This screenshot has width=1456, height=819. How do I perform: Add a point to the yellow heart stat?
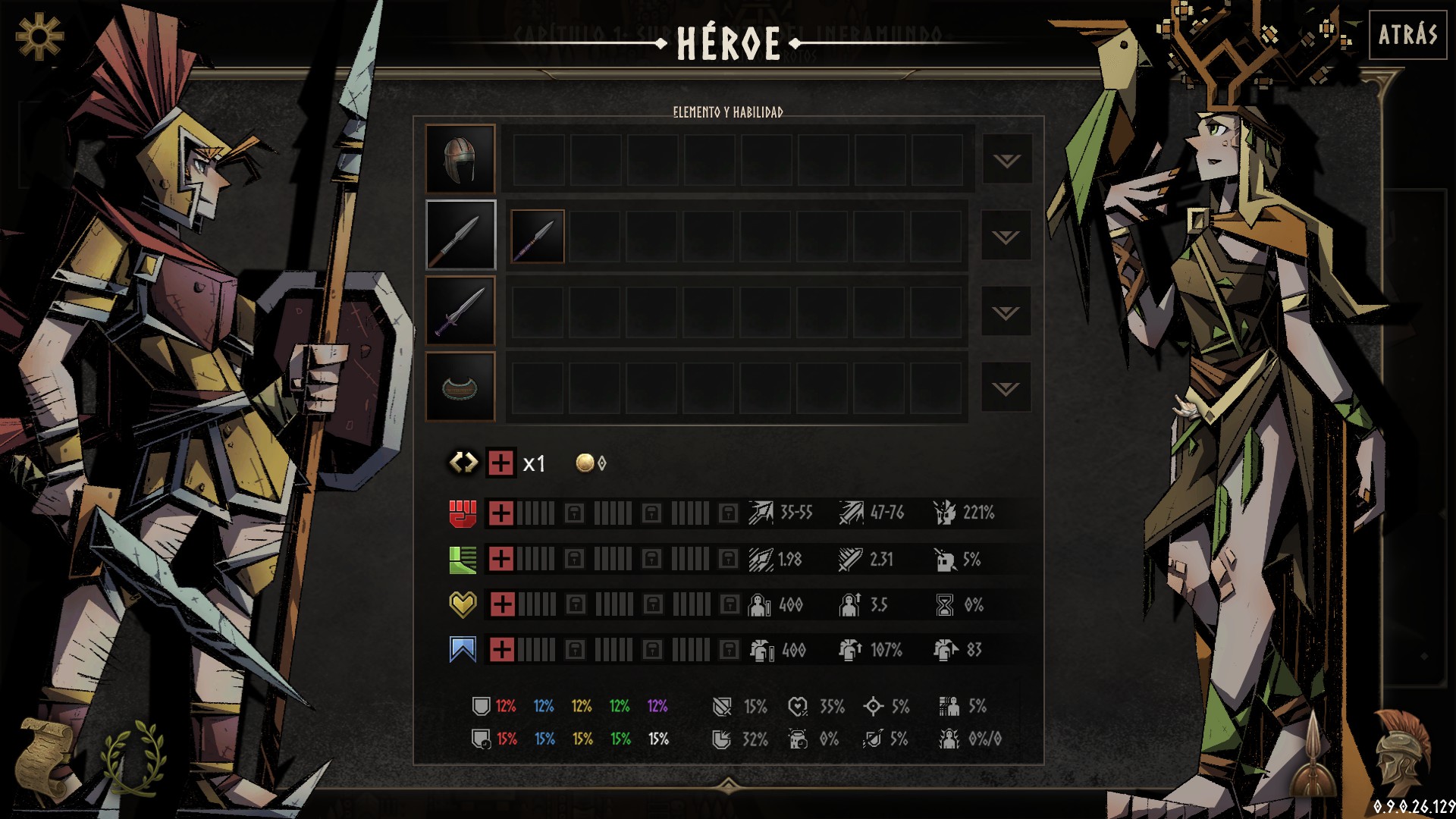point(502,604)
